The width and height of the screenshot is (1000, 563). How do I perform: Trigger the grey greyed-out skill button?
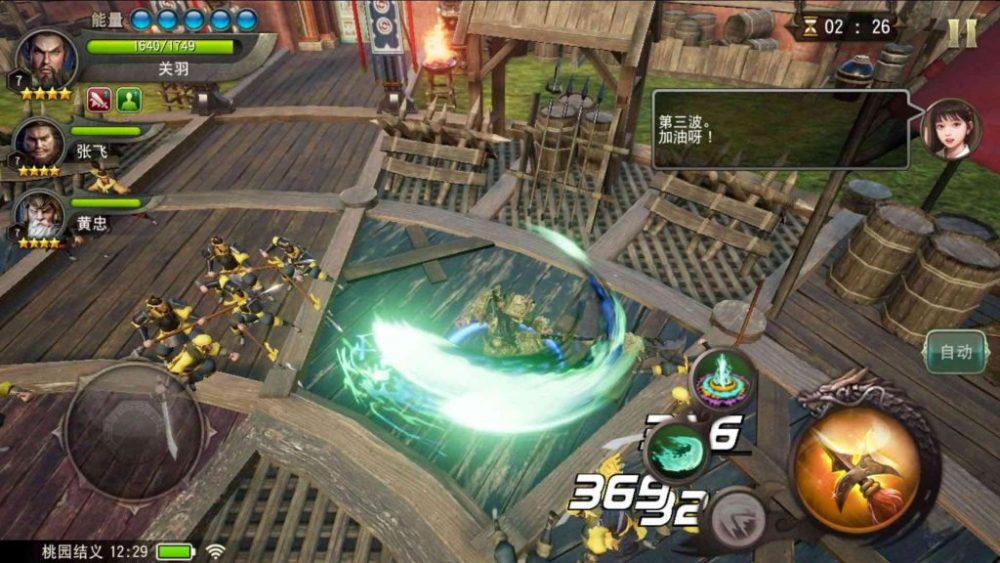(x=738, y=519)
